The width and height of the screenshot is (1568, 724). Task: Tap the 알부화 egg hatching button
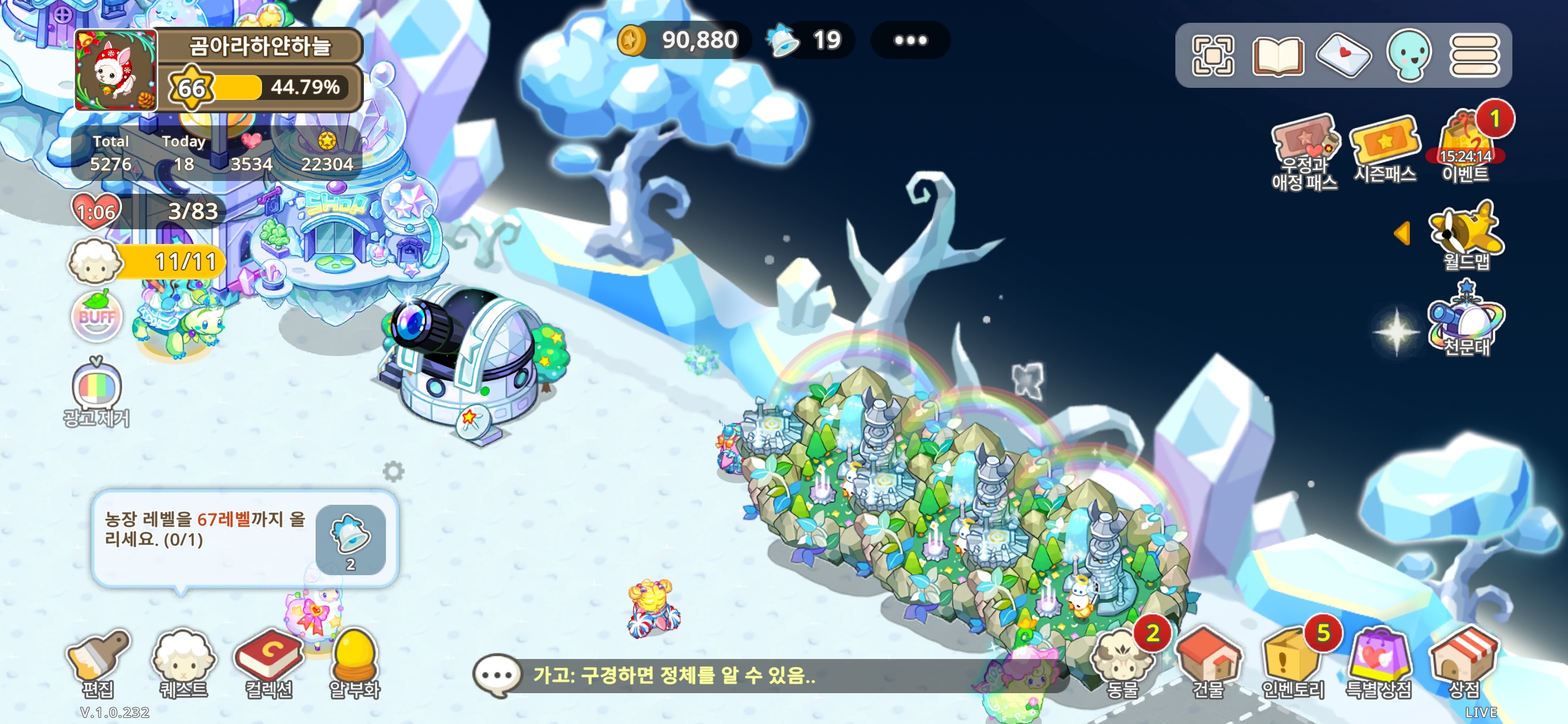(x=354, y=660)
